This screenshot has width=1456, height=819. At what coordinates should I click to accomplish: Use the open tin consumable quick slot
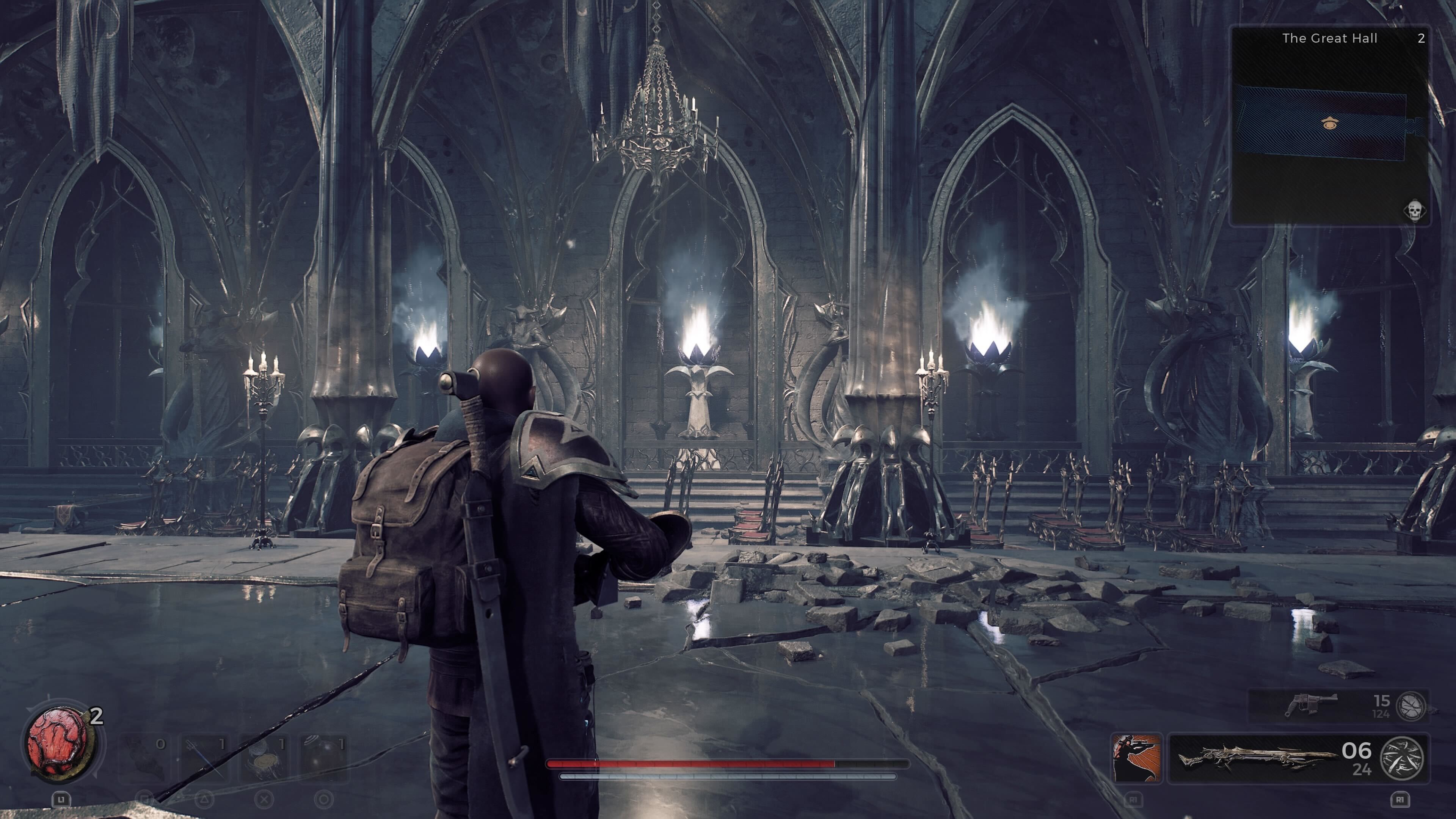(264, 758)
